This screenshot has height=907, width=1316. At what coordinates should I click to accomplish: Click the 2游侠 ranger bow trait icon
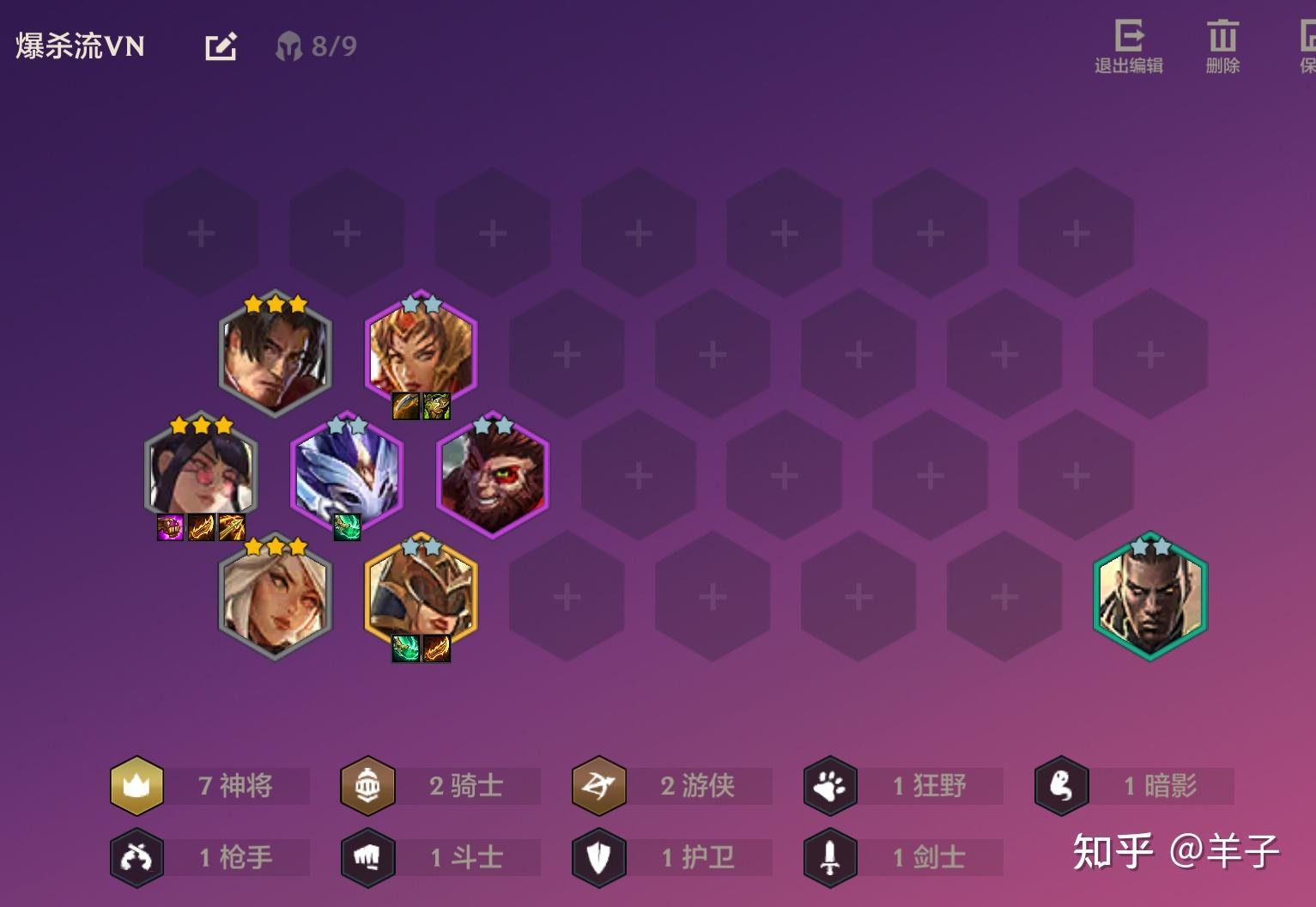tap(598, 785)
